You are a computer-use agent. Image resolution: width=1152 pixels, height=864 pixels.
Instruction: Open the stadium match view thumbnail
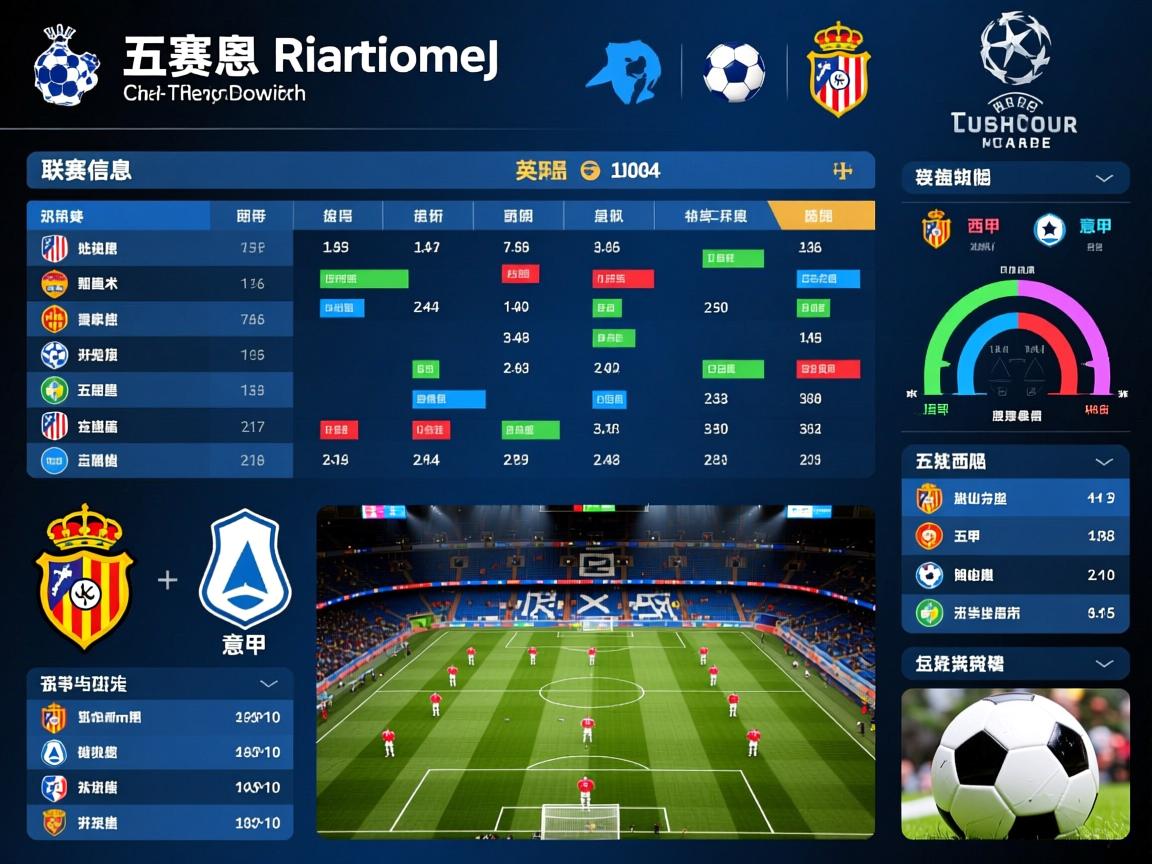click(595, 671)
